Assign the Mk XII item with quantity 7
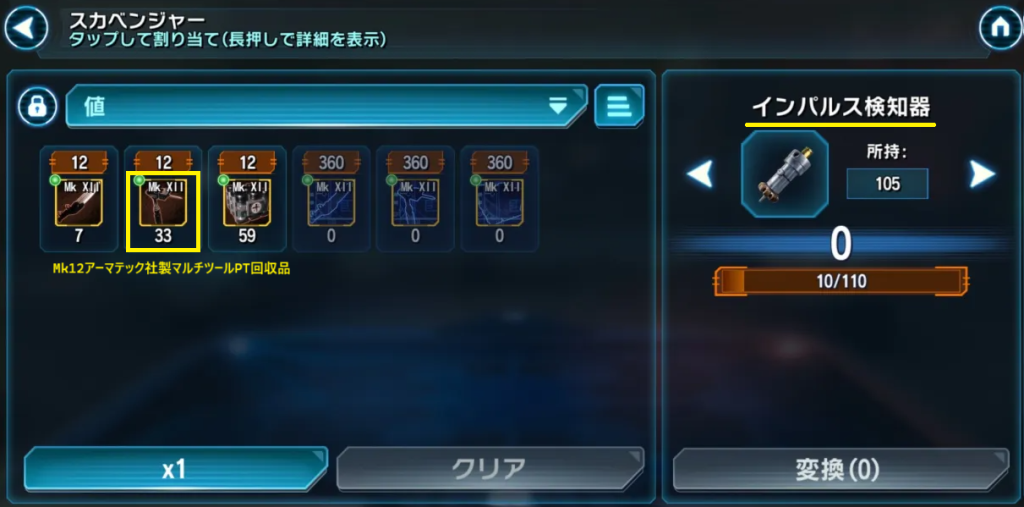 (x=78, y=197)
